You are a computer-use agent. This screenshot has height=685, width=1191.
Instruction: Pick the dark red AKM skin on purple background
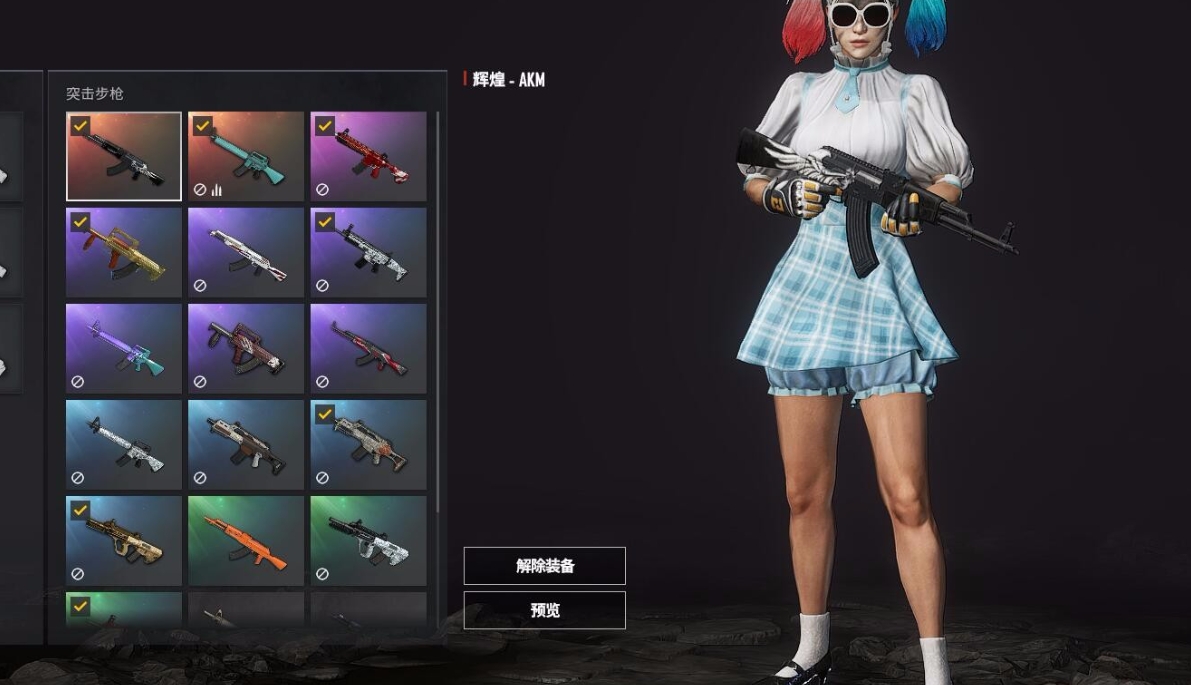[x=368, y=349]
